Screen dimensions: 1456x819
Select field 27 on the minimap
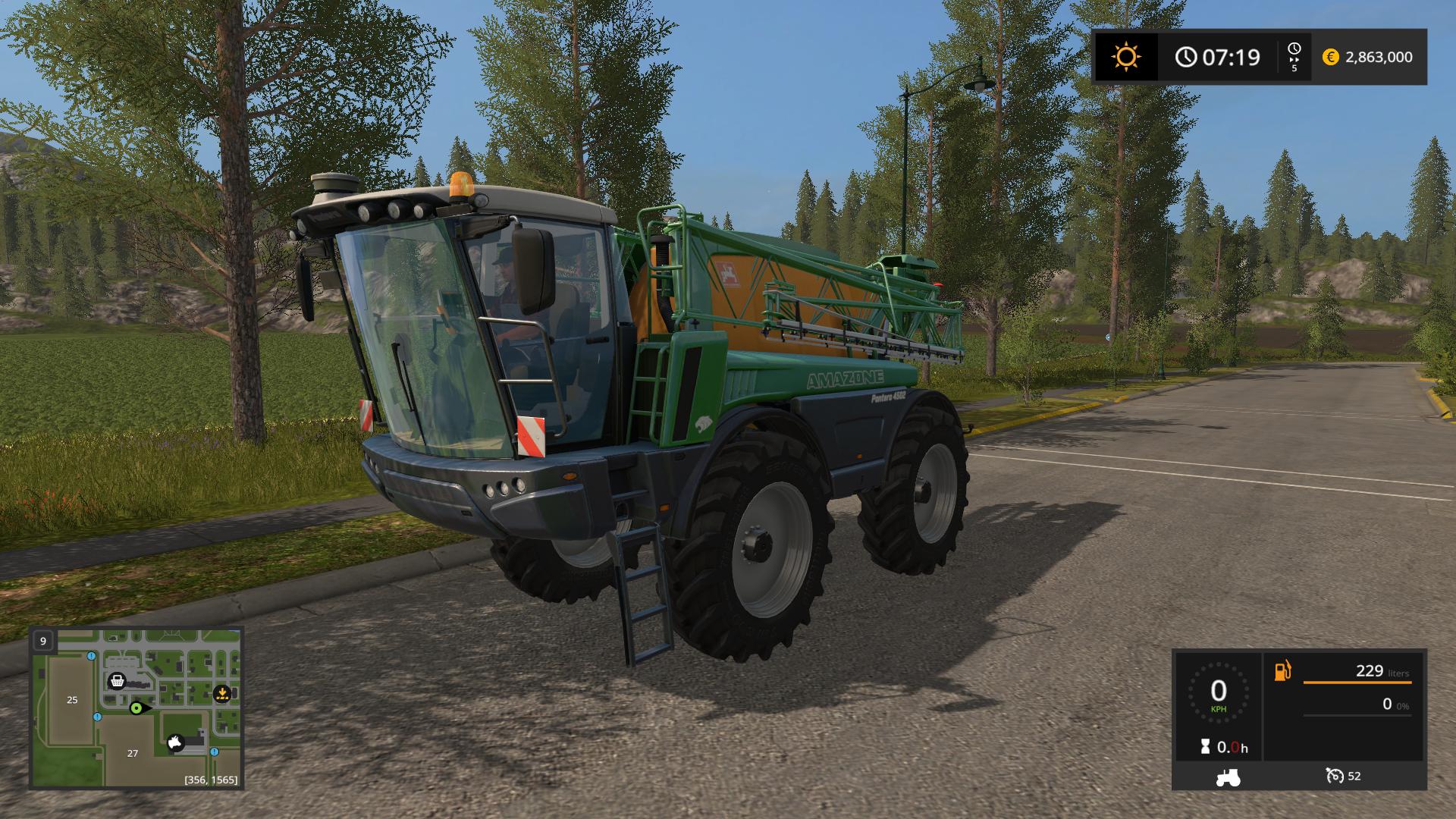pos(133,753)
